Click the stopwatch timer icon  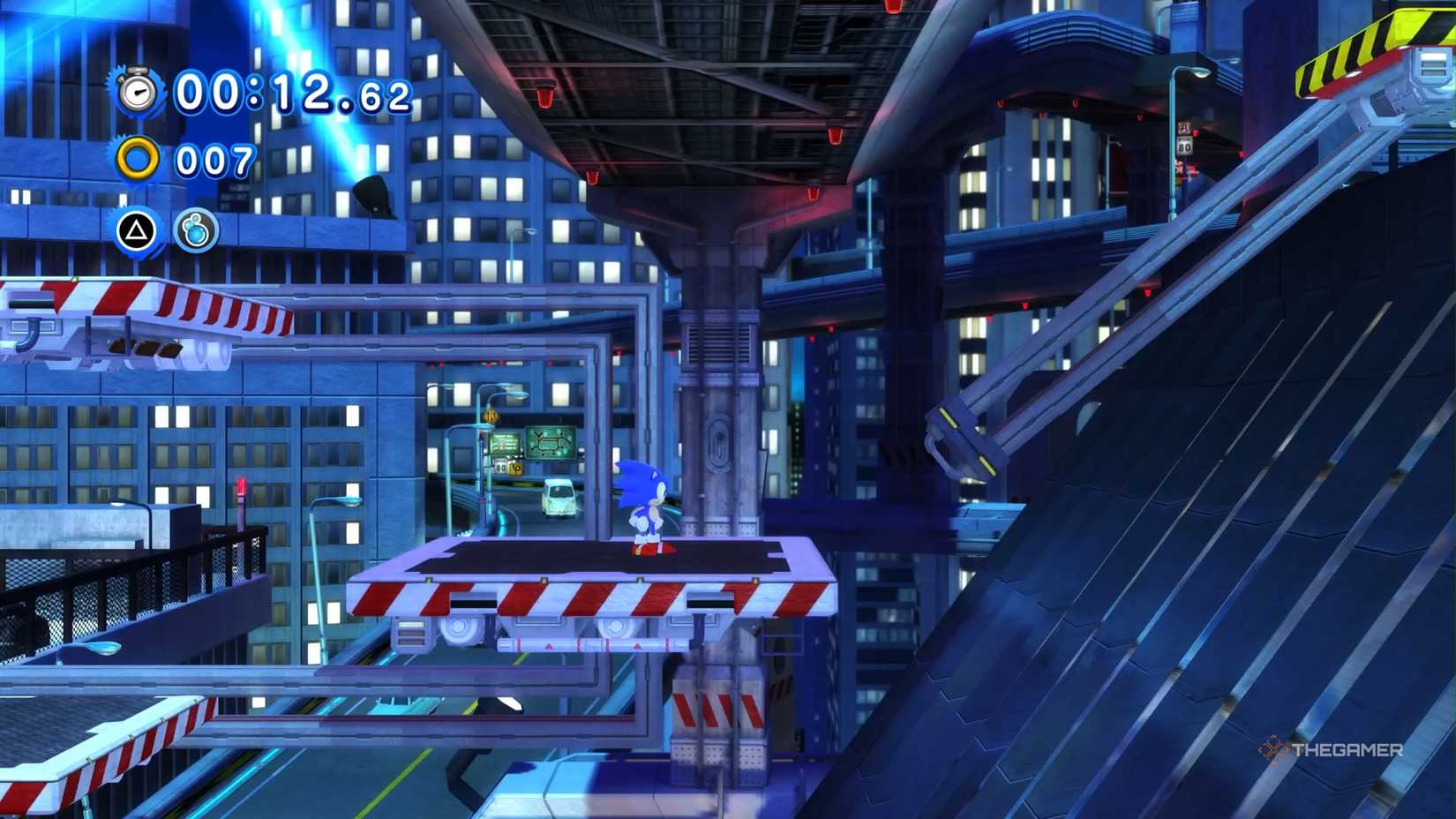click(x=139, y=91)
